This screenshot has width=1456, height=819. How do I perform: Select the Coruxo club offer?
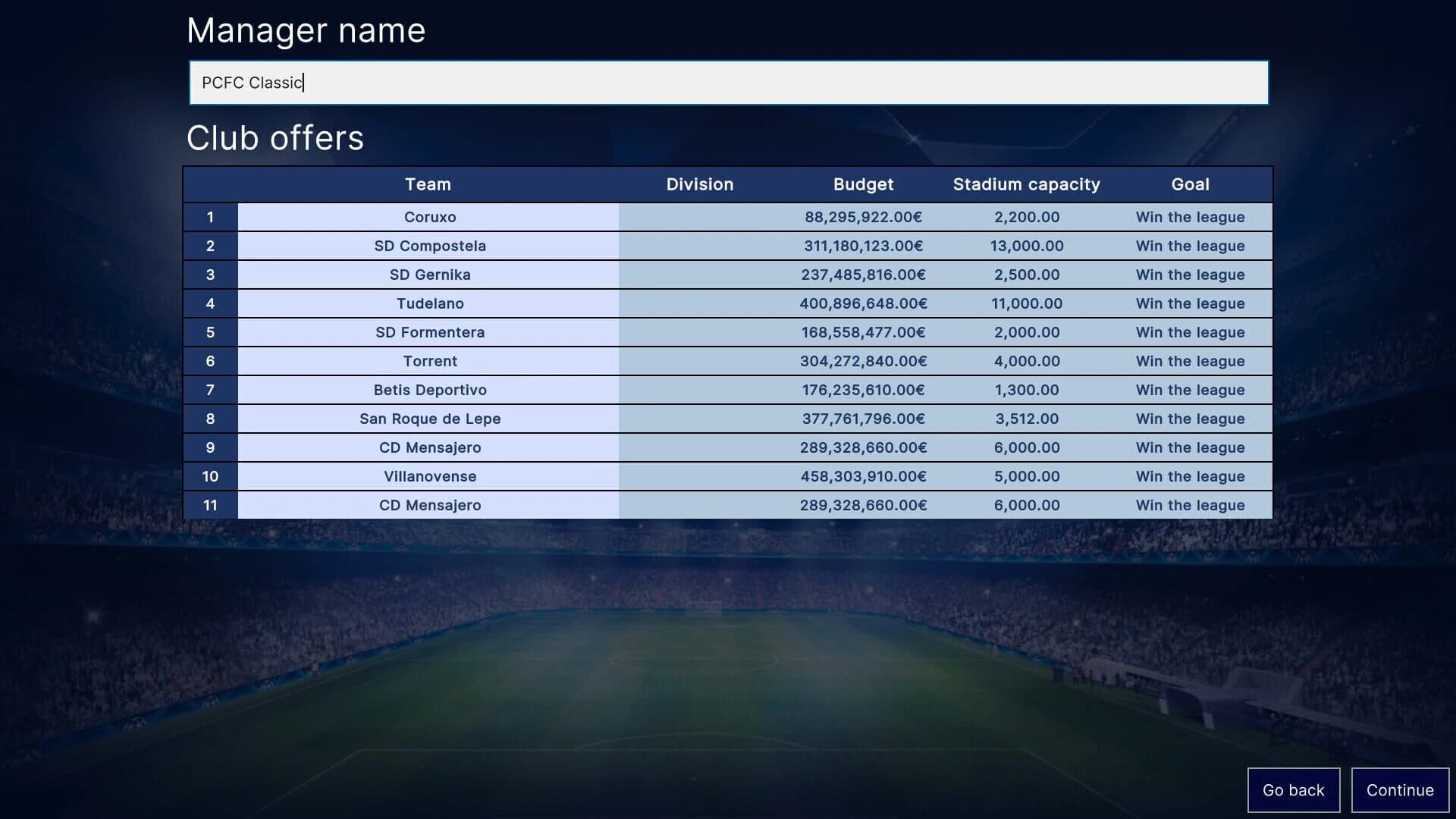pos(428,217)
